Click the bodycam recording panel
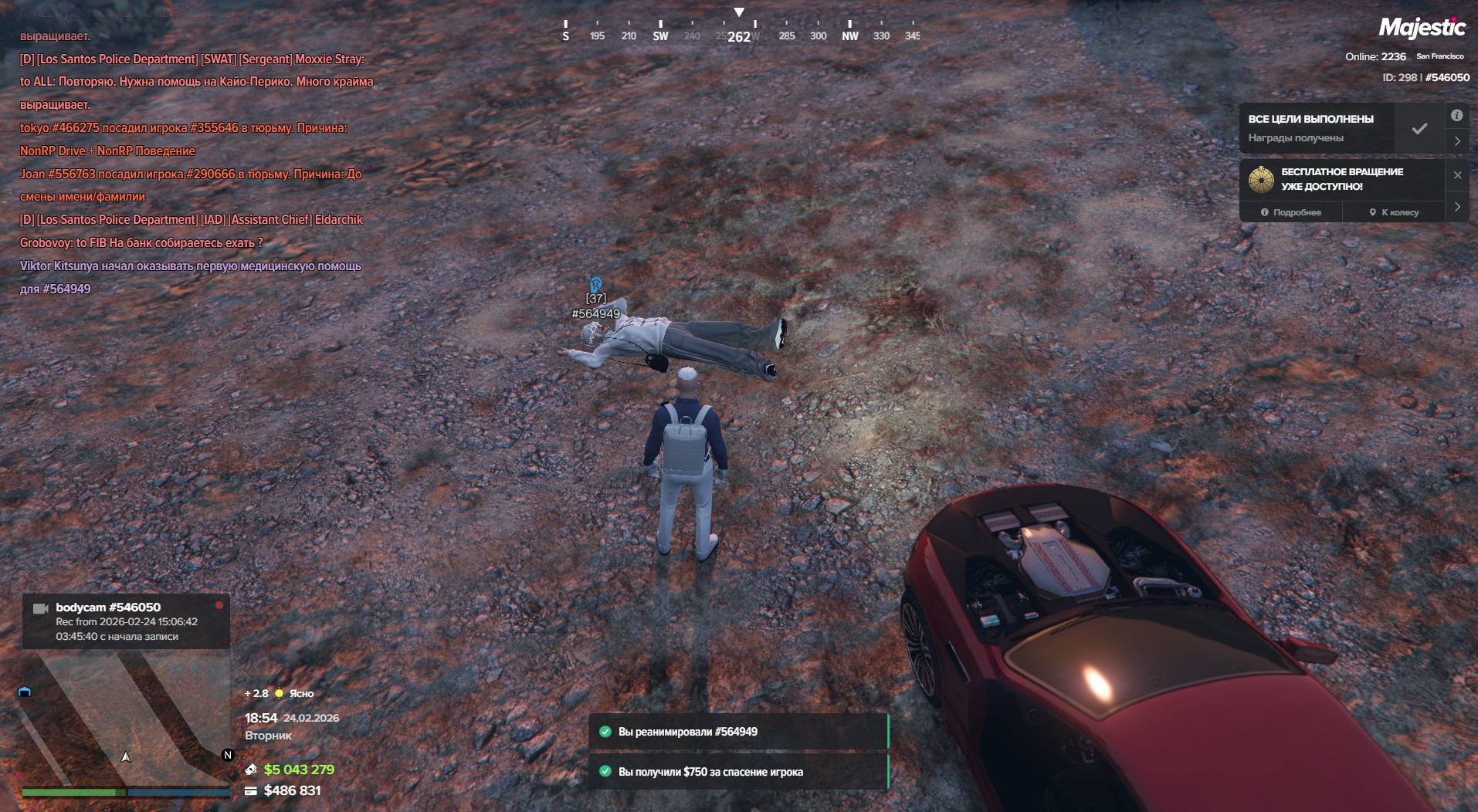The height and width of the screenshot is (812, 1478). point(126,621)
